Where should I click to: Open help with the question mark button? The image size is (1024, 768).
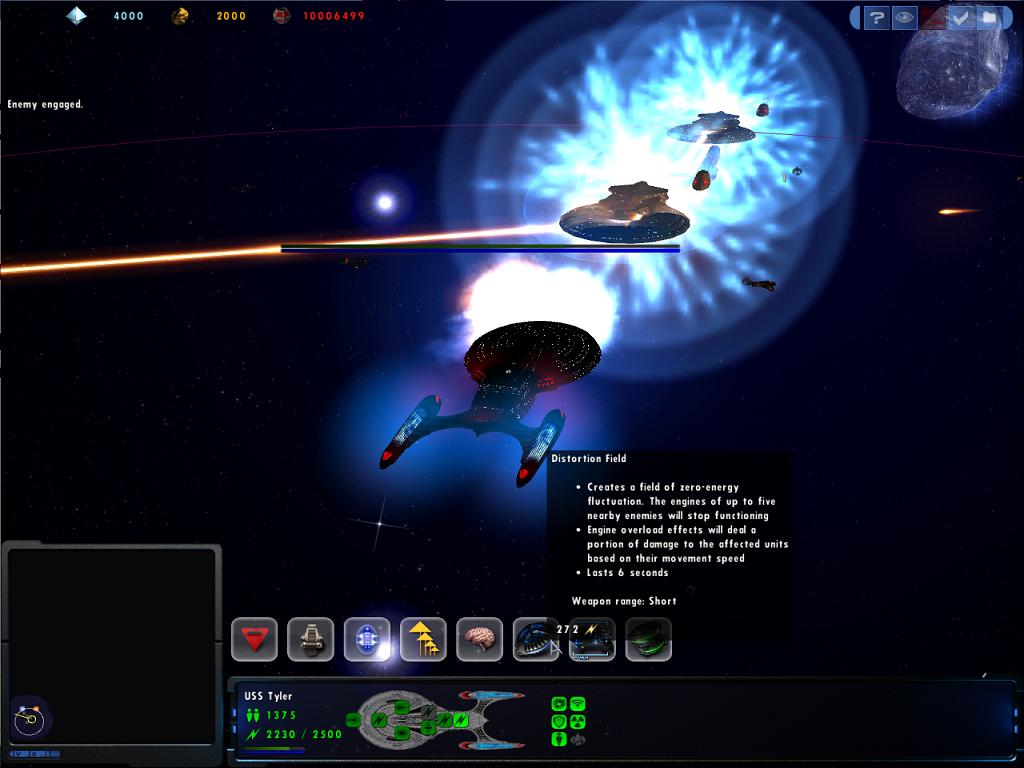[876, 17]
